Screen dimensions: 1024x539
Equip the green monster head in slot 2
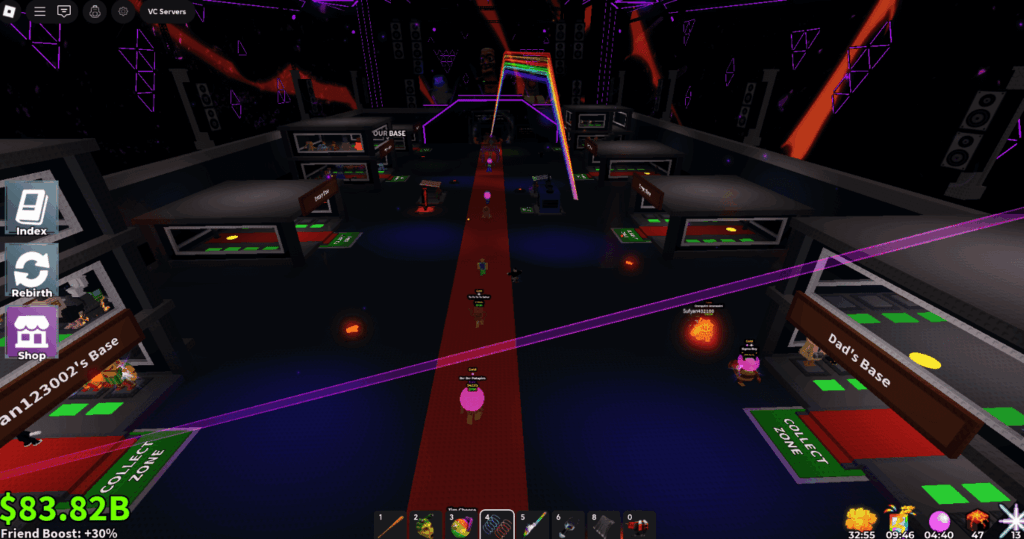[427, 524]
